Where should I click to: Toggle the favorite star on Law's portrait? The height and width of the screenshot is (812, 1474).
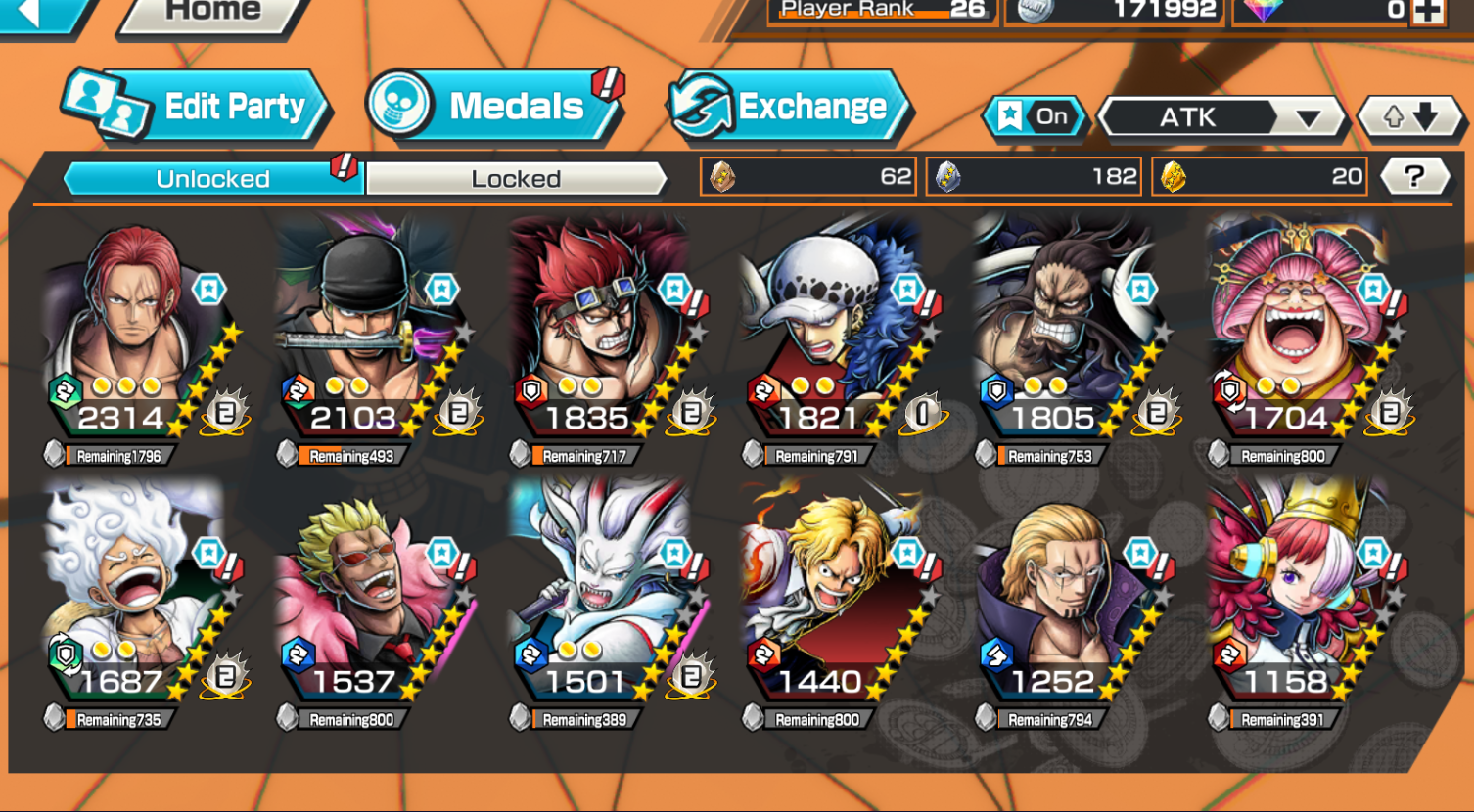coord(905,288)
